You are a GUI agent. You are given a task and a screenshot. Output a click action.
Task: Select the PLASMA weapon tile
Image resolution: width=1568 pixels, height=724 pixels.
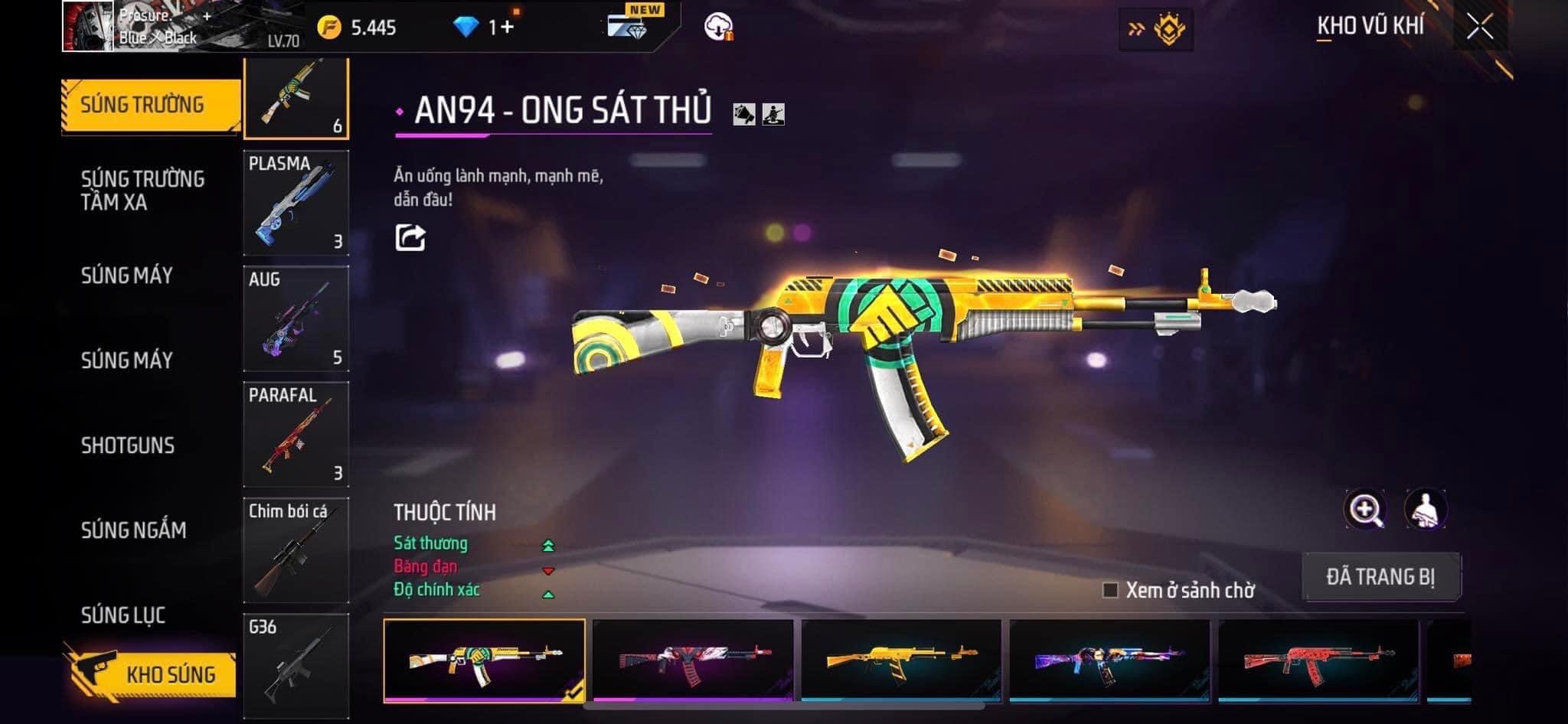click(x=296, y=203)
